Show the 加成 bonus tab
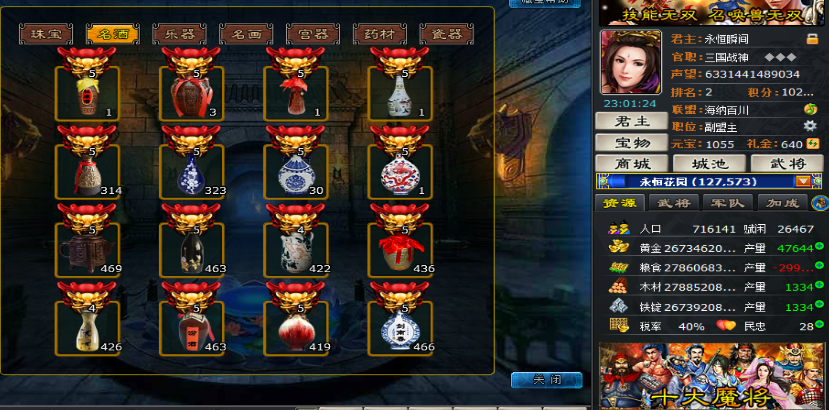The image size is (829, 410). tap(771, 203)
